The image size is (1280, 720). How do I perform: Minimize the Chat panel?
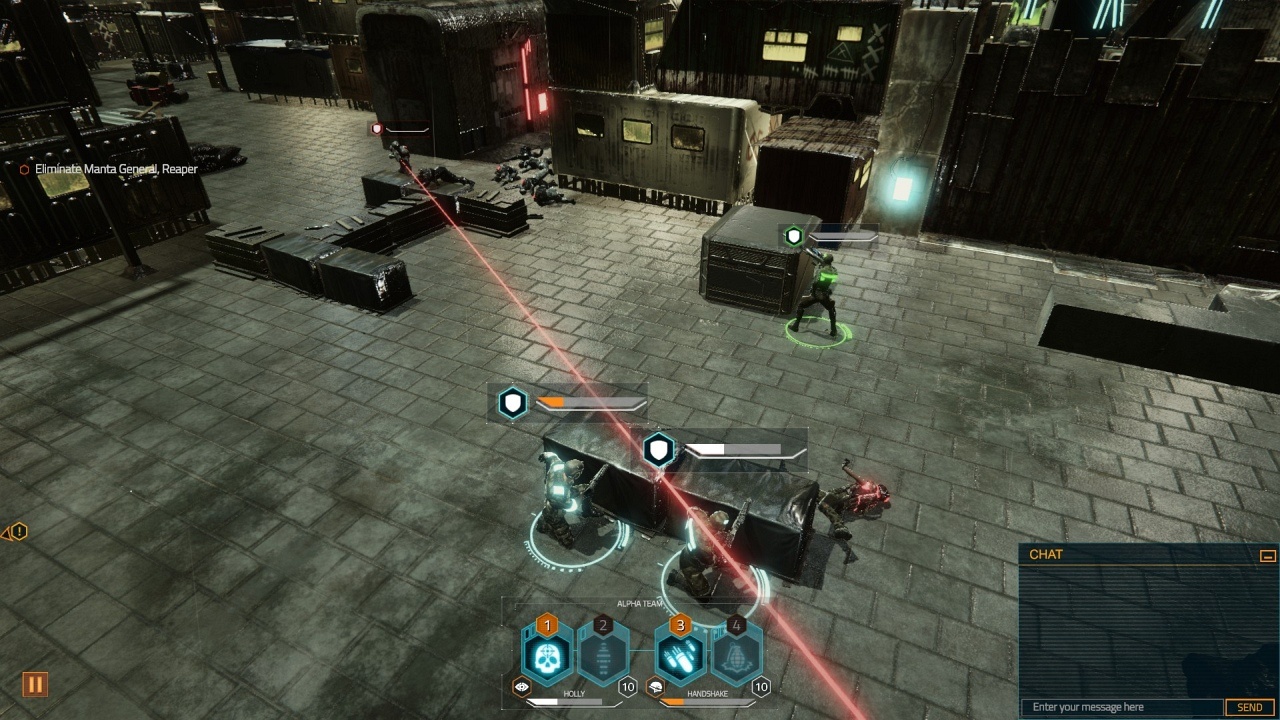[1267, 555]
